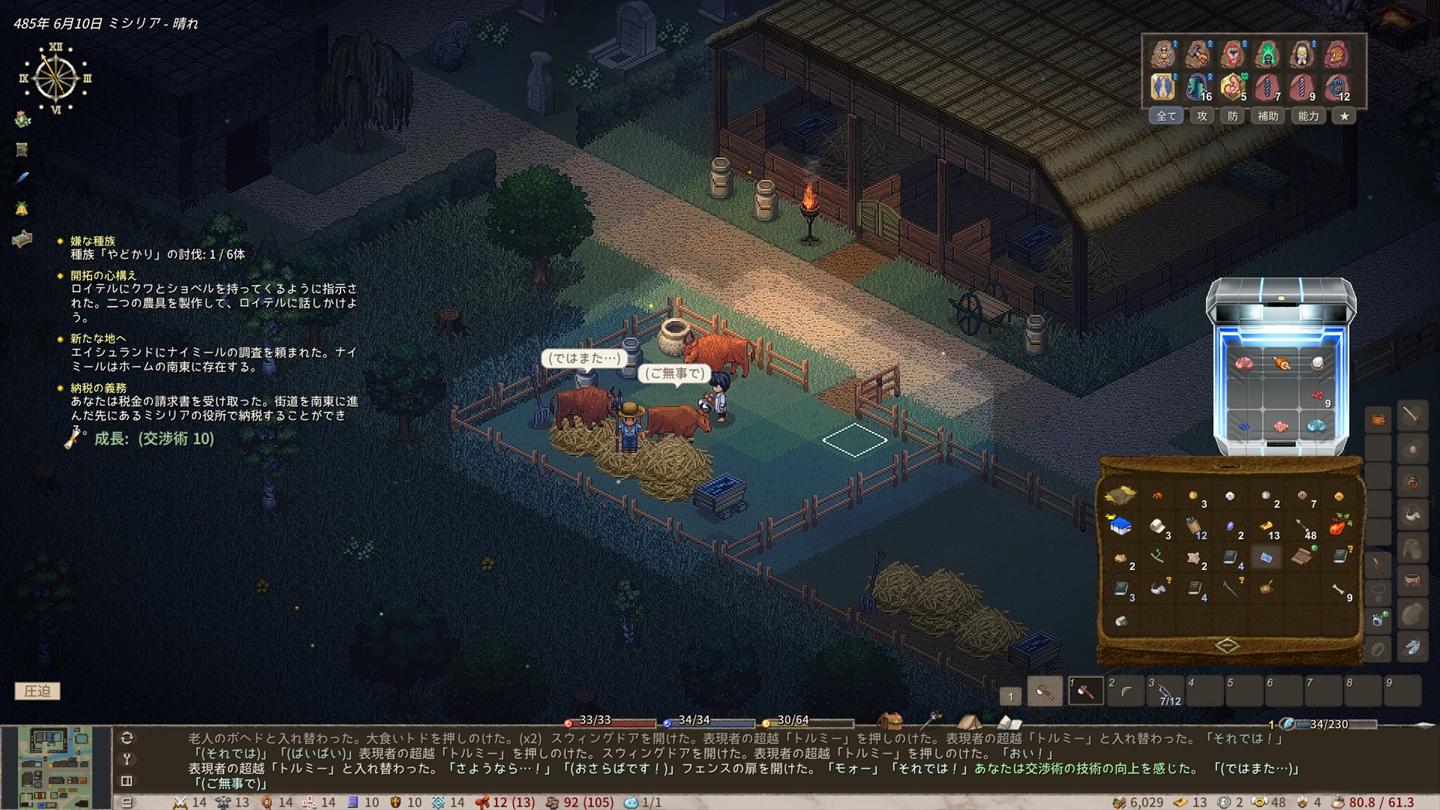This screenshot has height=810, width=1440.
Task: Click the bone stack of 9 in the backpack
Action: click(x=1339, y=590)
